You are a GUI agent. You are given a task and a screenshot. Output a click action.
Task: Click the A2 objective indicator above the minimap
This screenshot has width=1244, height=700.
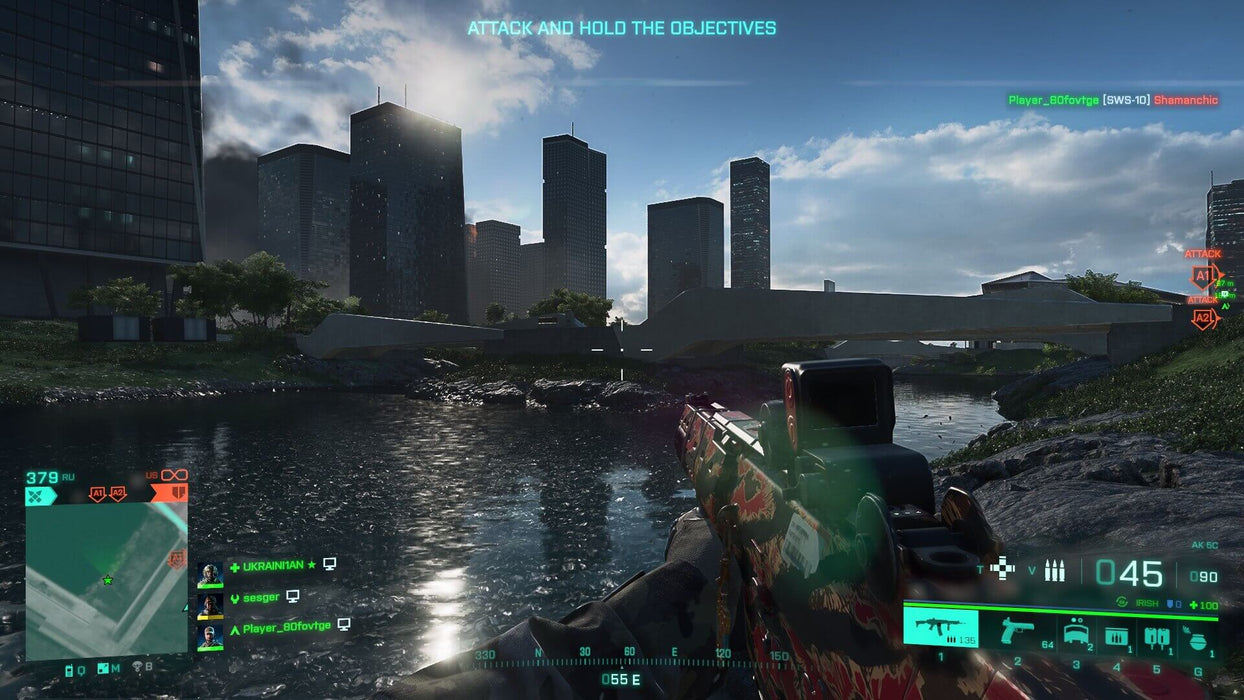tap(118, 494)
